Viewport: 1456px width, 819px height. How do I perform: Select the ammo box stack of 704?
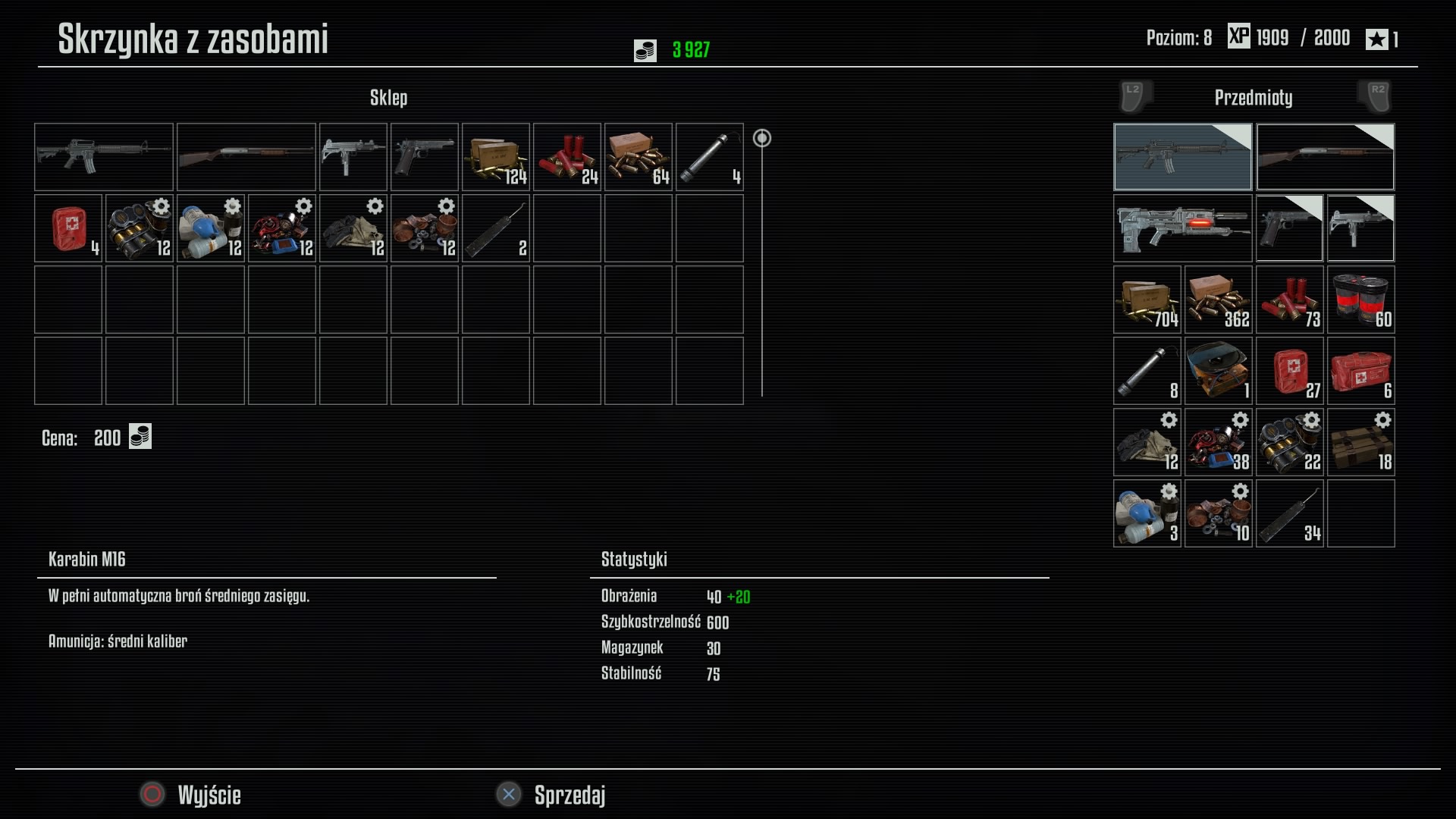click(1147, 300)
